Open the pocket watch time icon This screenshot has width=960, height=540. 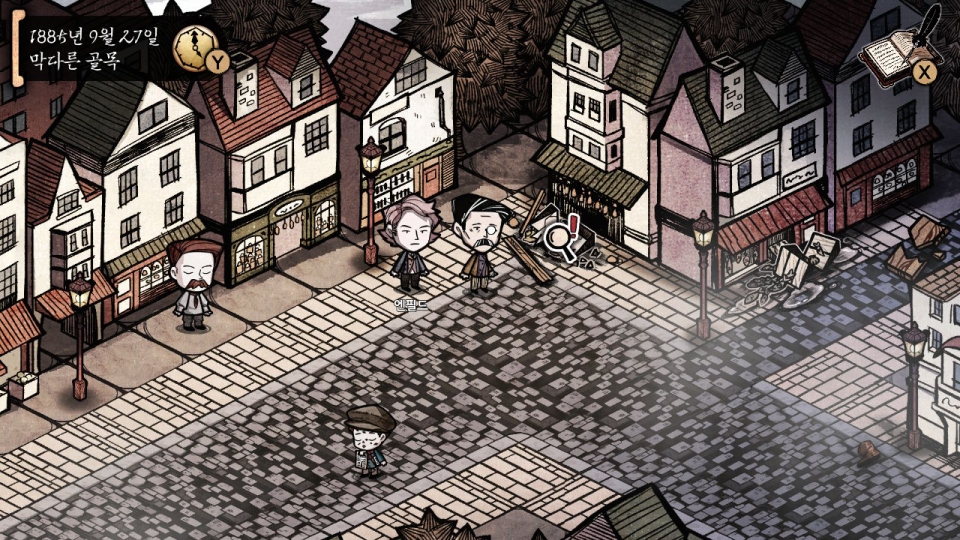pos(194,45)
